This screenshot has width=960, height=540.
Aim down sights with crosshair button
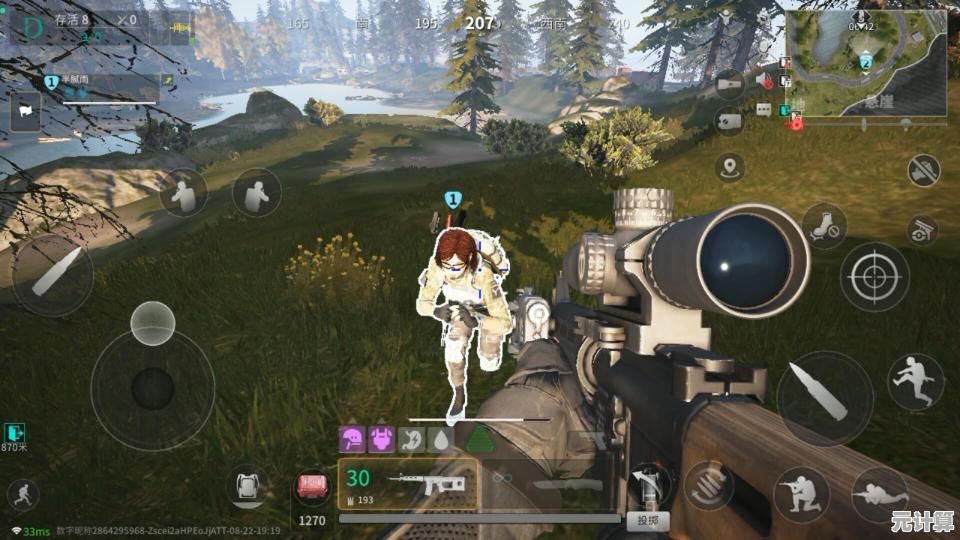874,276
